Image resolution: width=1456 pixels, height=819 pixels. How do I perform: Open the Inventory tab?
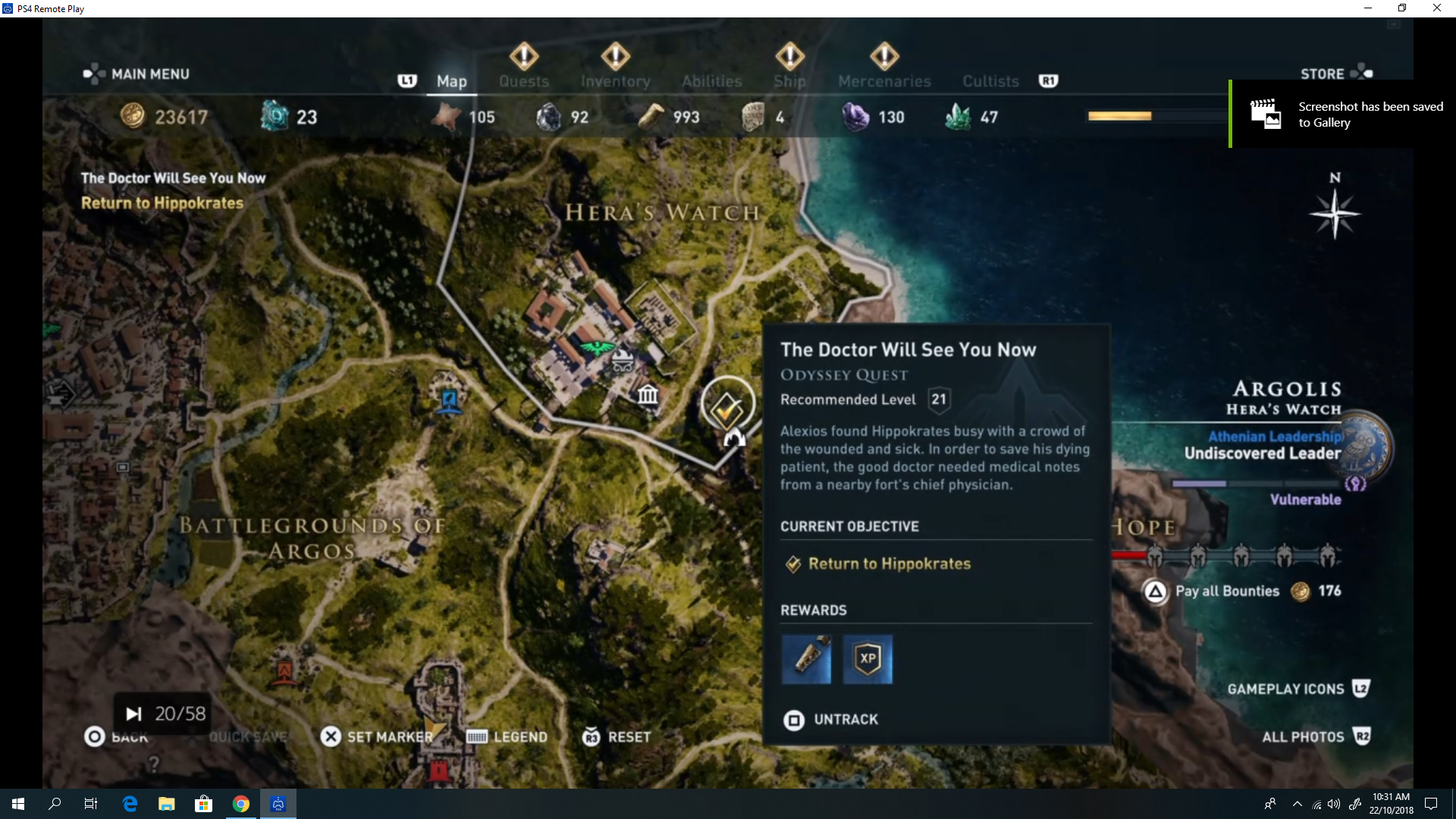(x=615, y=81)
